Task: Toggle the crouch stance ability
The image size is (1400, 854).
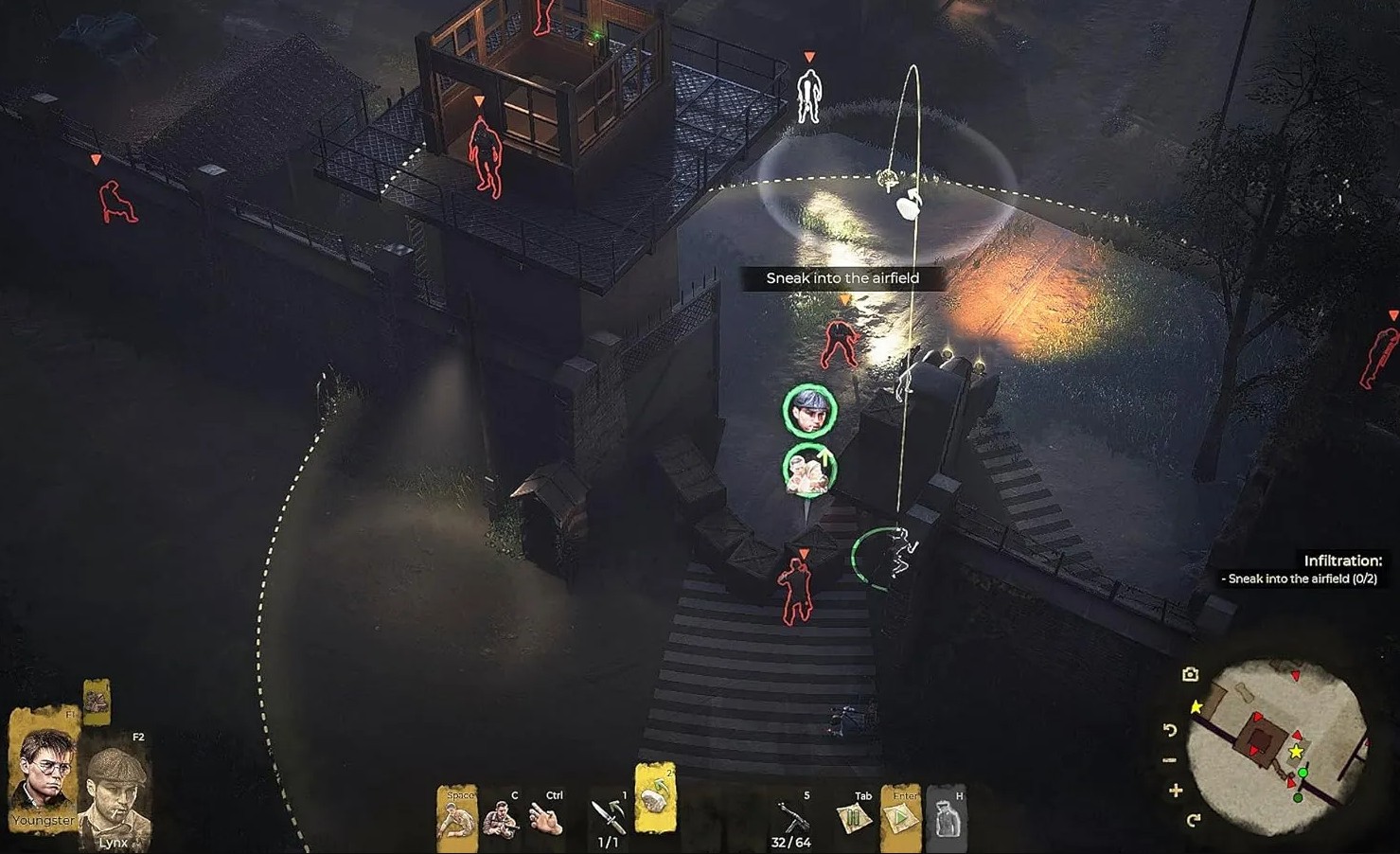Action: (456, 817)
